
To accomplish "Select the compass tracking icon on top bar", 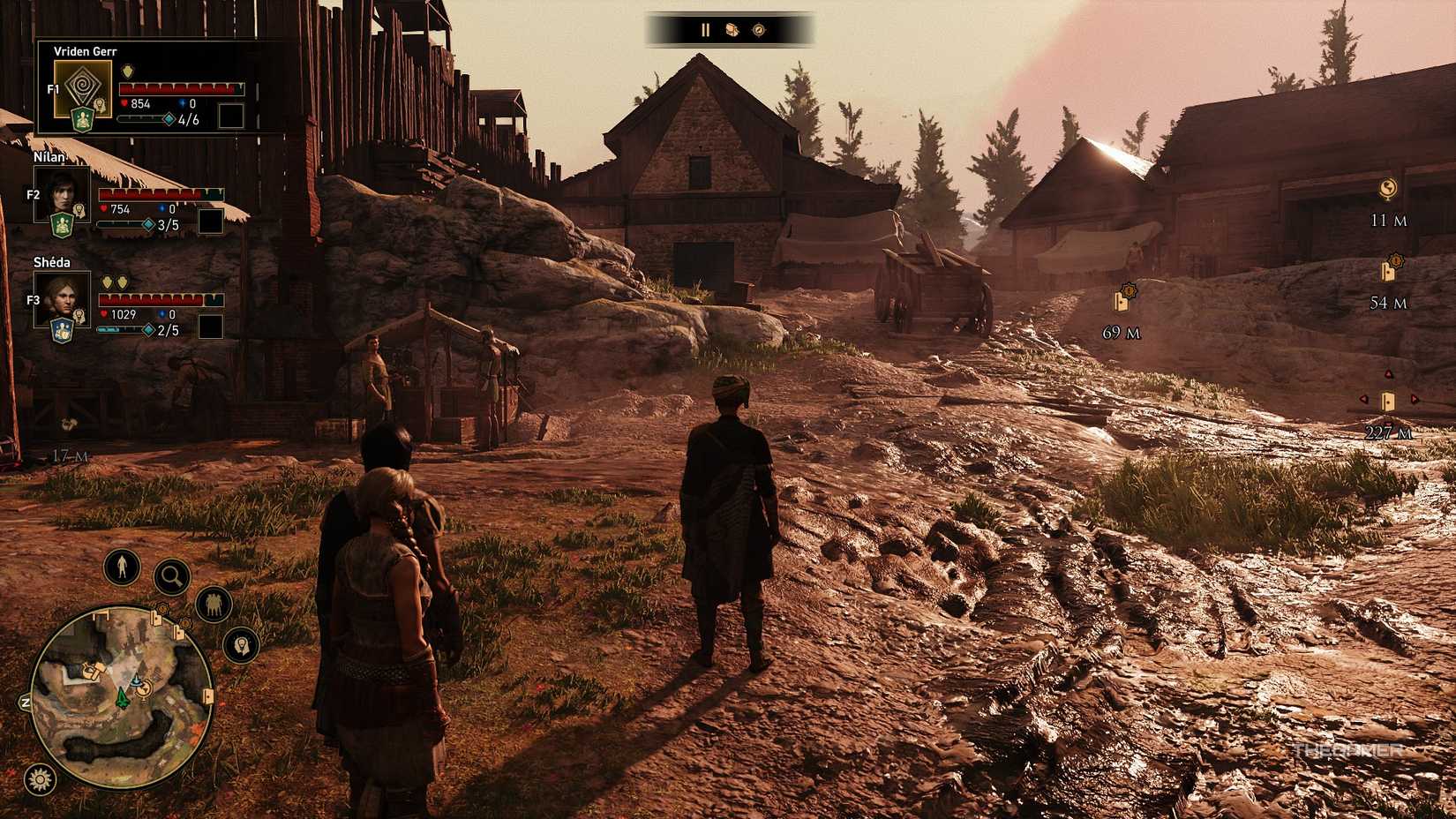I will tap(757, 30).
